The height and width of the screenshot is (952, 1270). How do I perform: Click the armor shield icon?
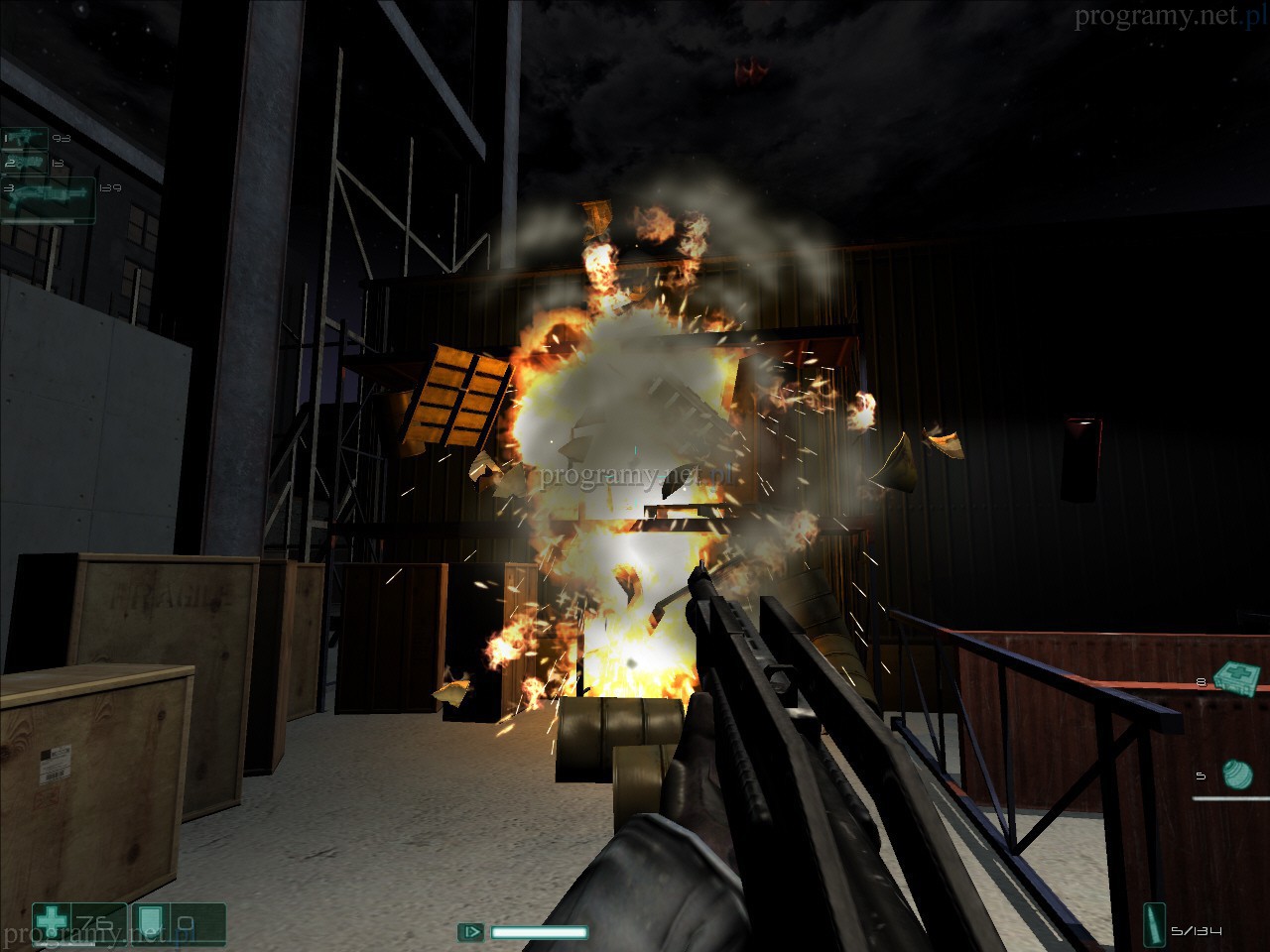[x=148, y=922]
